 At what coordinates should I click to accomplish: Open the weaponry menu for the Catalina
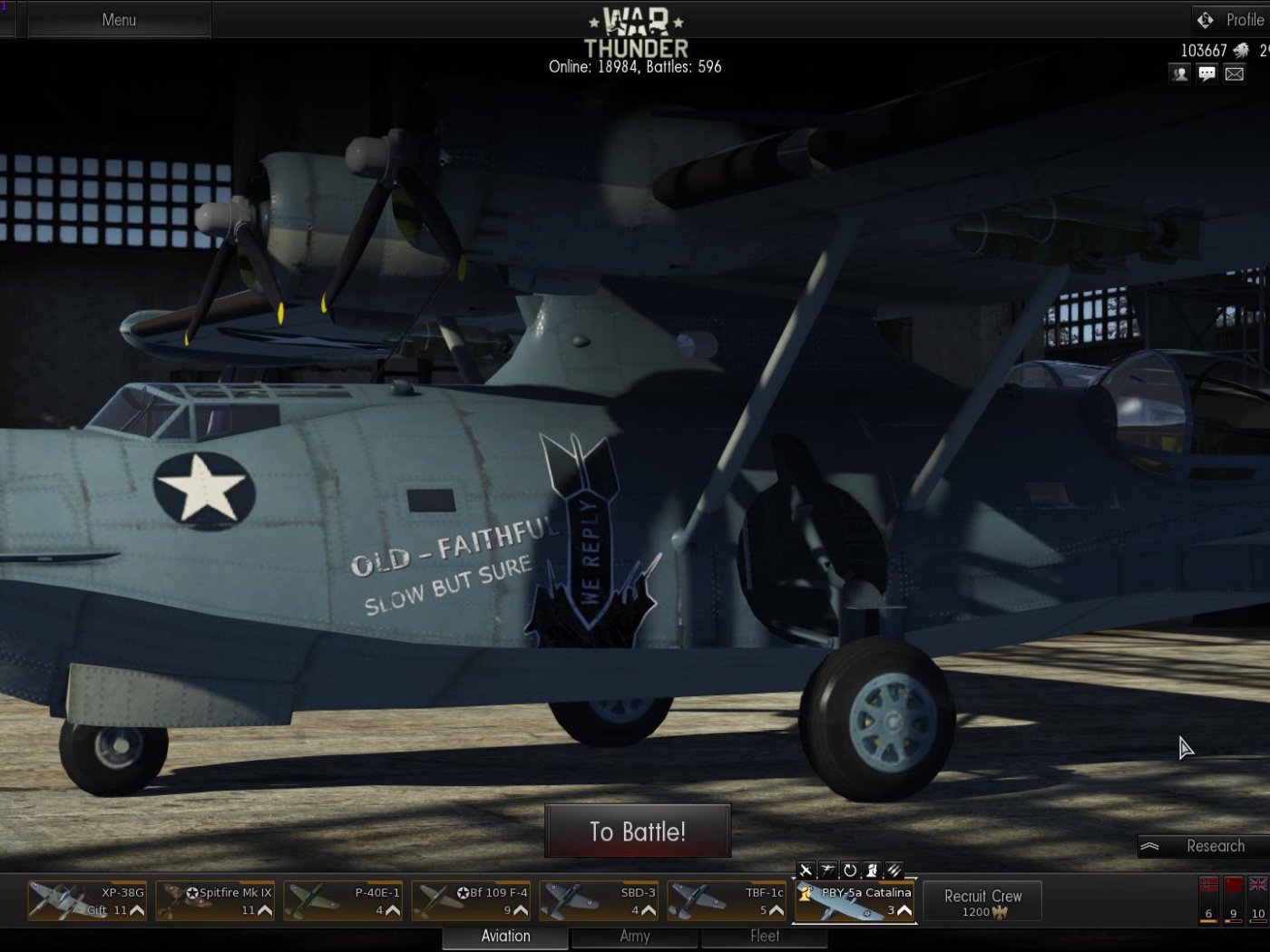pyautogui.click(x=827, y=869)
